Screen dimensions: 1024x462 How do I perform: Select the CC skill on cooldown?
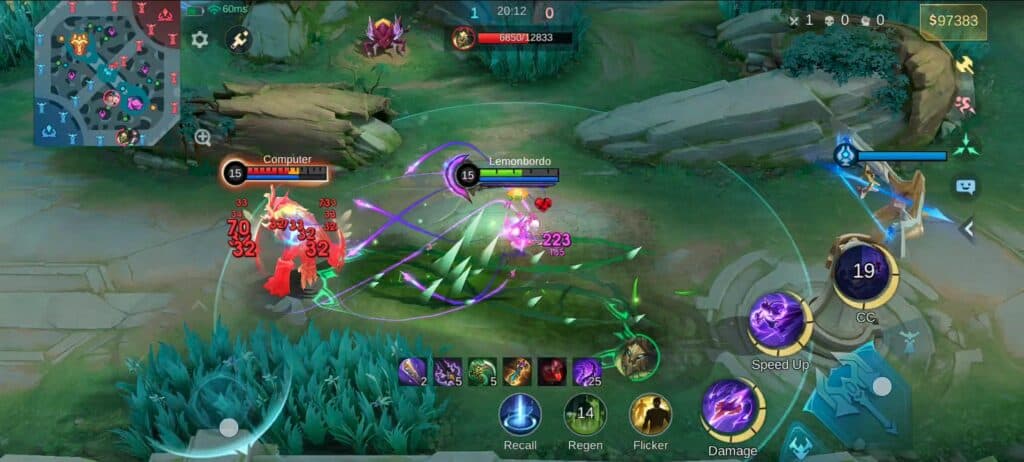[865, 271]
